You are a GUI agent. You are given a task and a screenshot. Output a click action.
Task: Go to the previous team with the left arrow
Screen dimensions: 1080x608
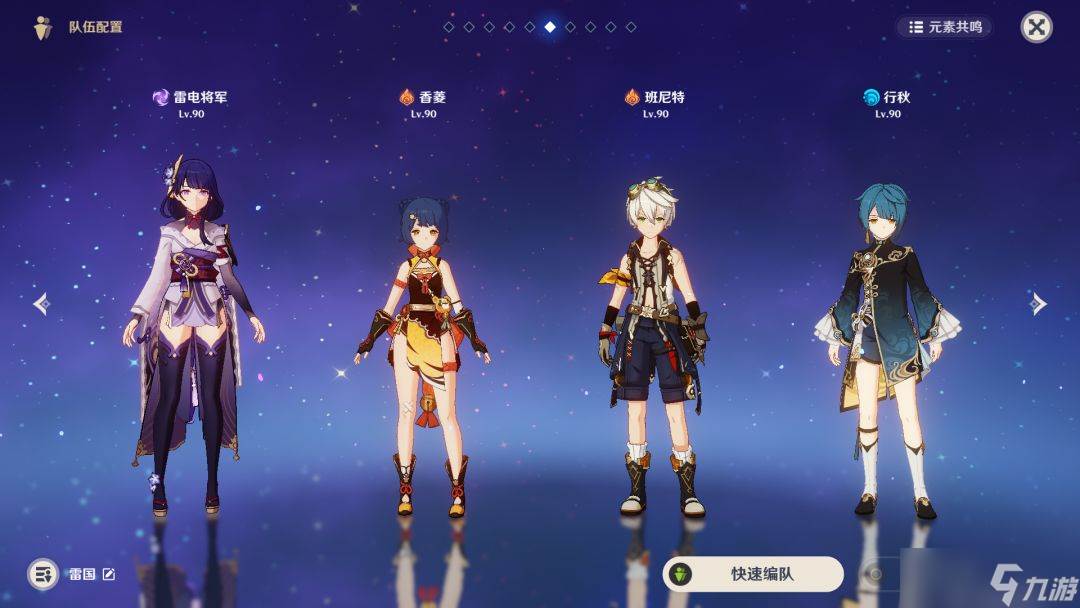tap(41, 303)
